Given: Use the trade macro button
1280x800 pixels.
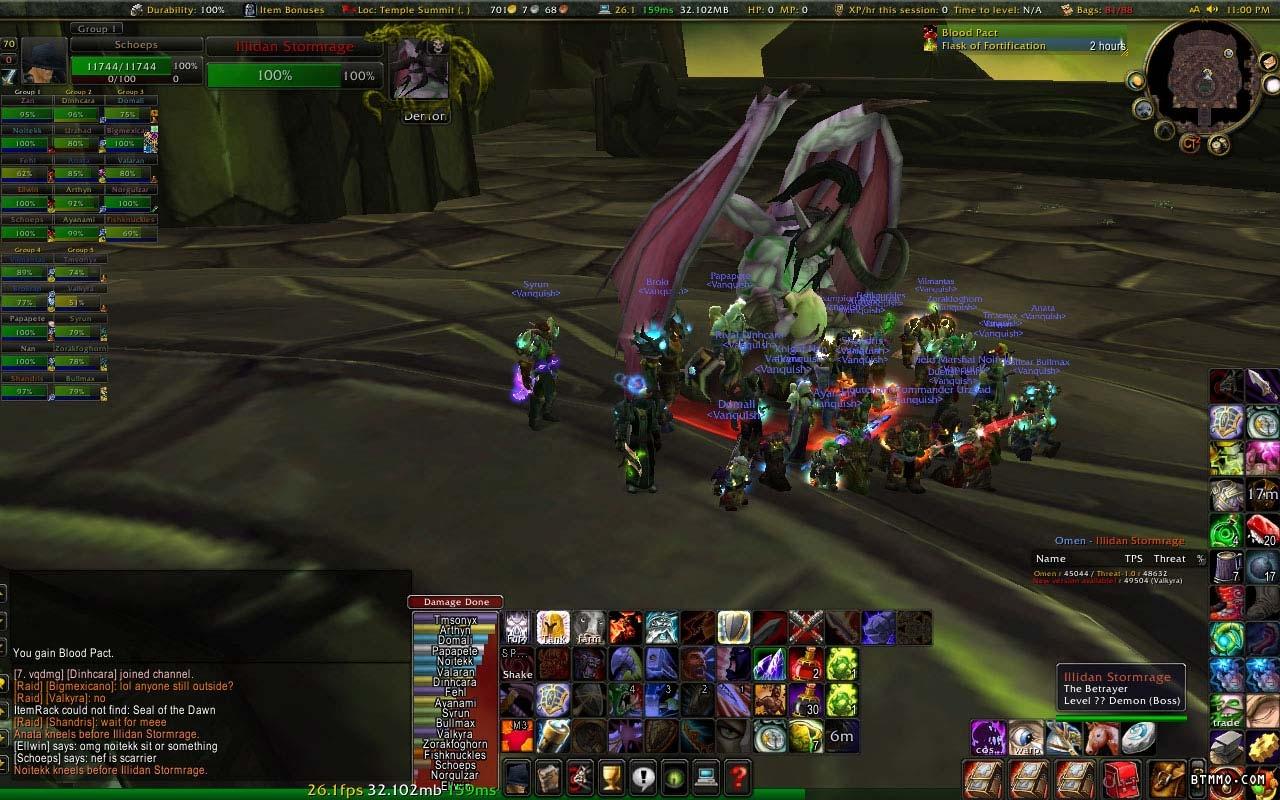Looking at the screenshot, I should point(1227,712).
